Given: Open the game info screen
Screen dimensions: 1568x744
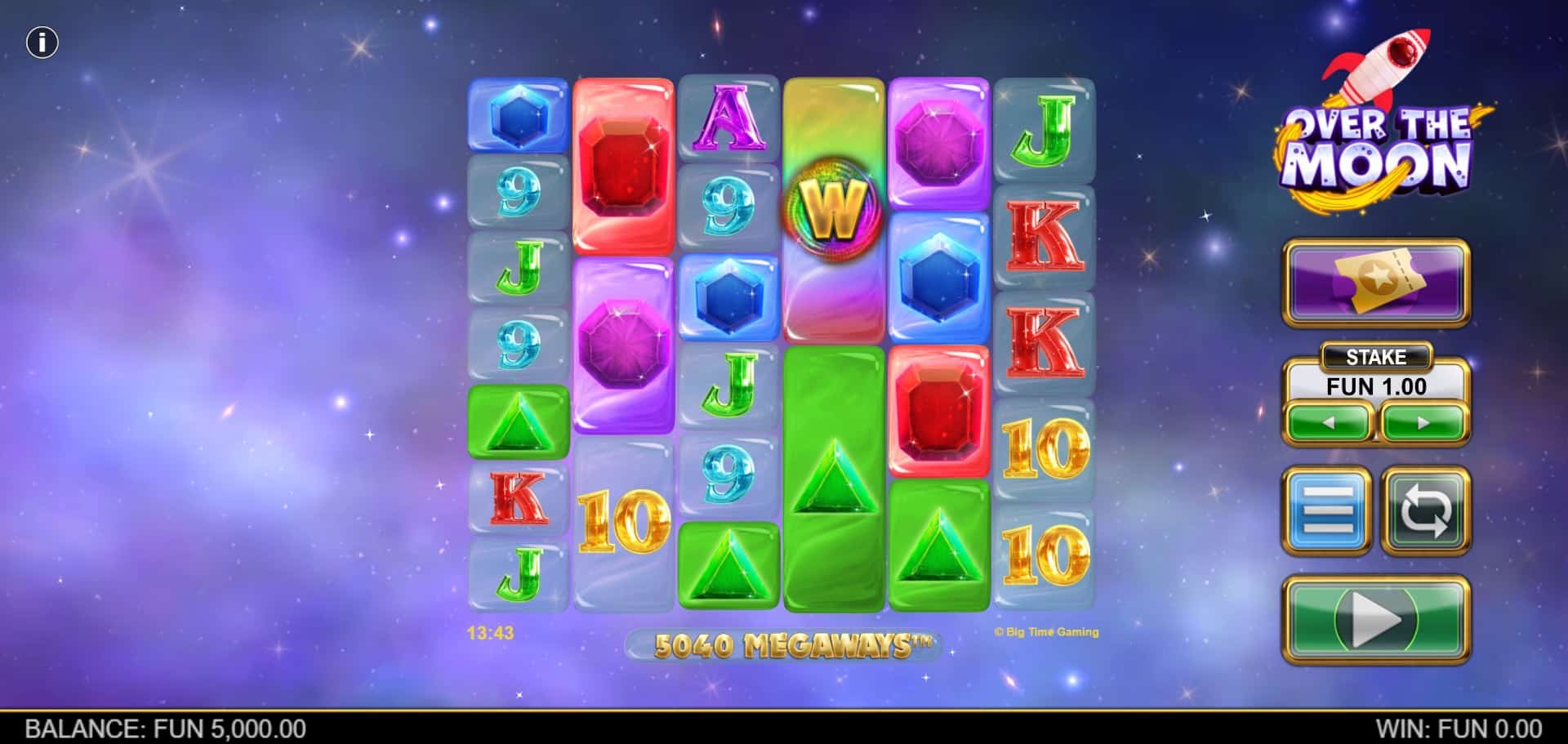Looking at the screenshot, I should tap(42, 42).
